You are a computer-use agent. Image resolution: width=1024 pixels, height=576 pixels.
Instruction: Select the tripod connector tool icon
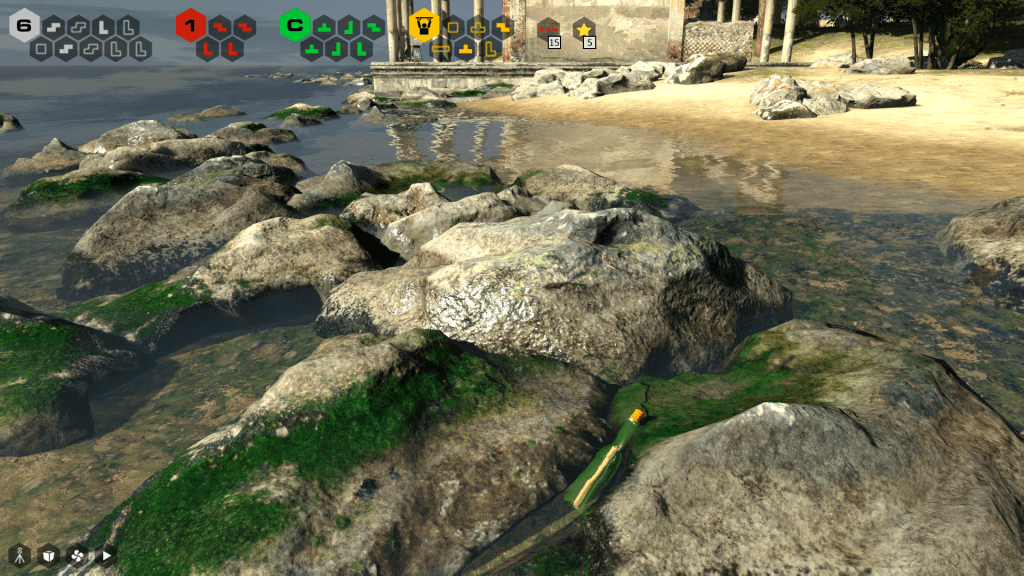(x=19, y=555)
